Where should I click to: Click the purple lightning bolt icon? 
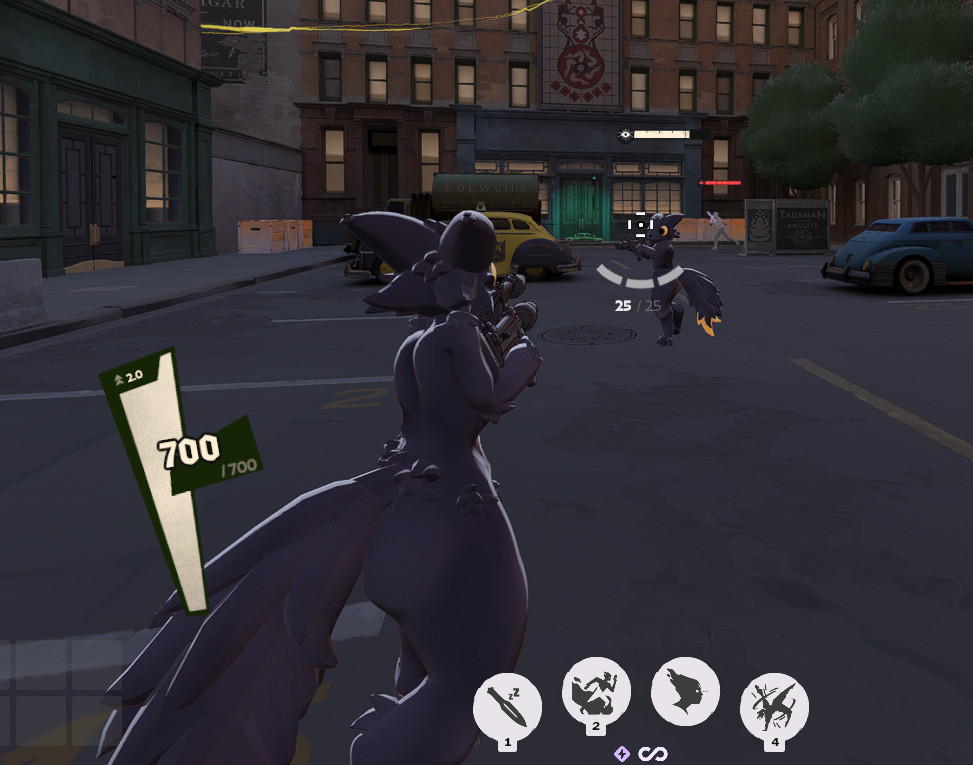(x=622, y=754)
